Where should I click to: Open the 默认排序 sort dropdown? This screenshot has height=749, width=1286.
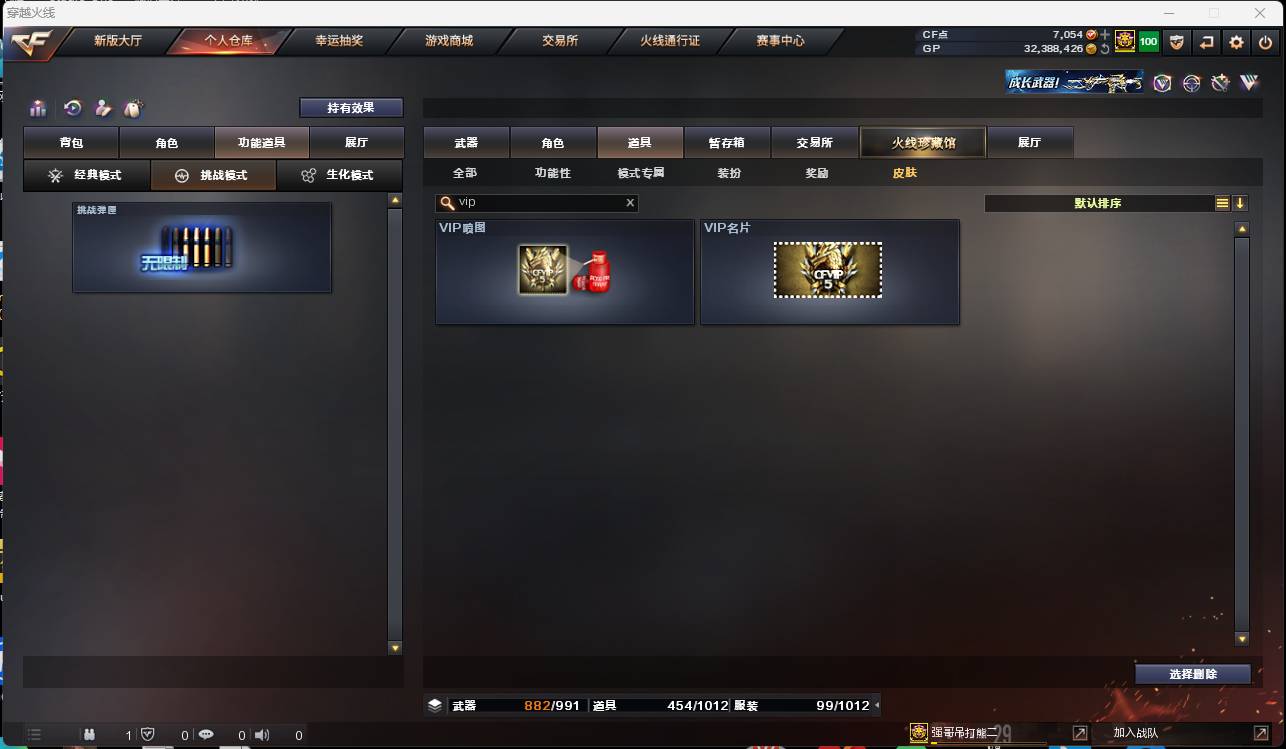[x=1100, y=202]
